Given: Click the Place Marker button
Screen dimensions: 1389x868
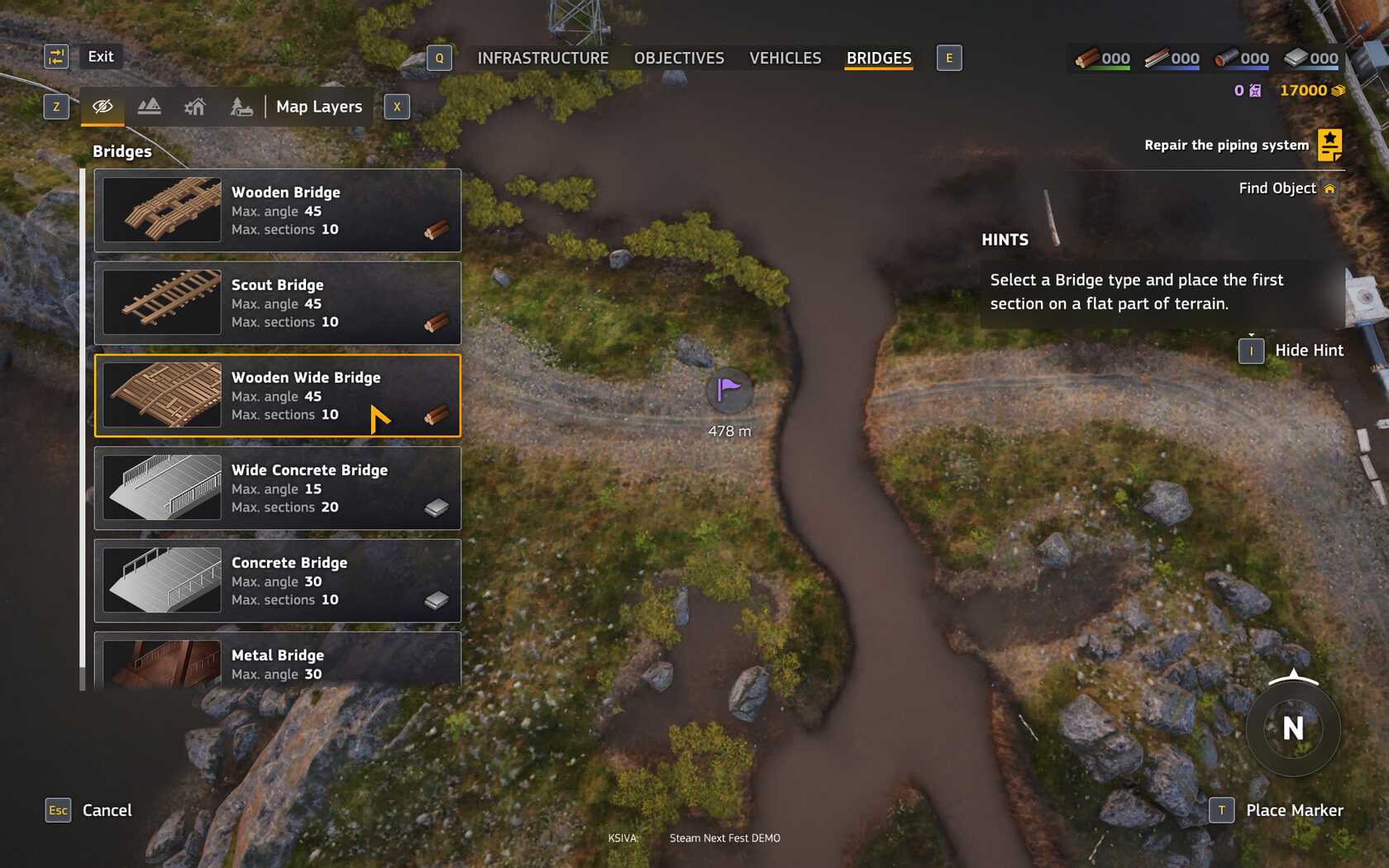Looking at the screenshot, I should 1293,810.
